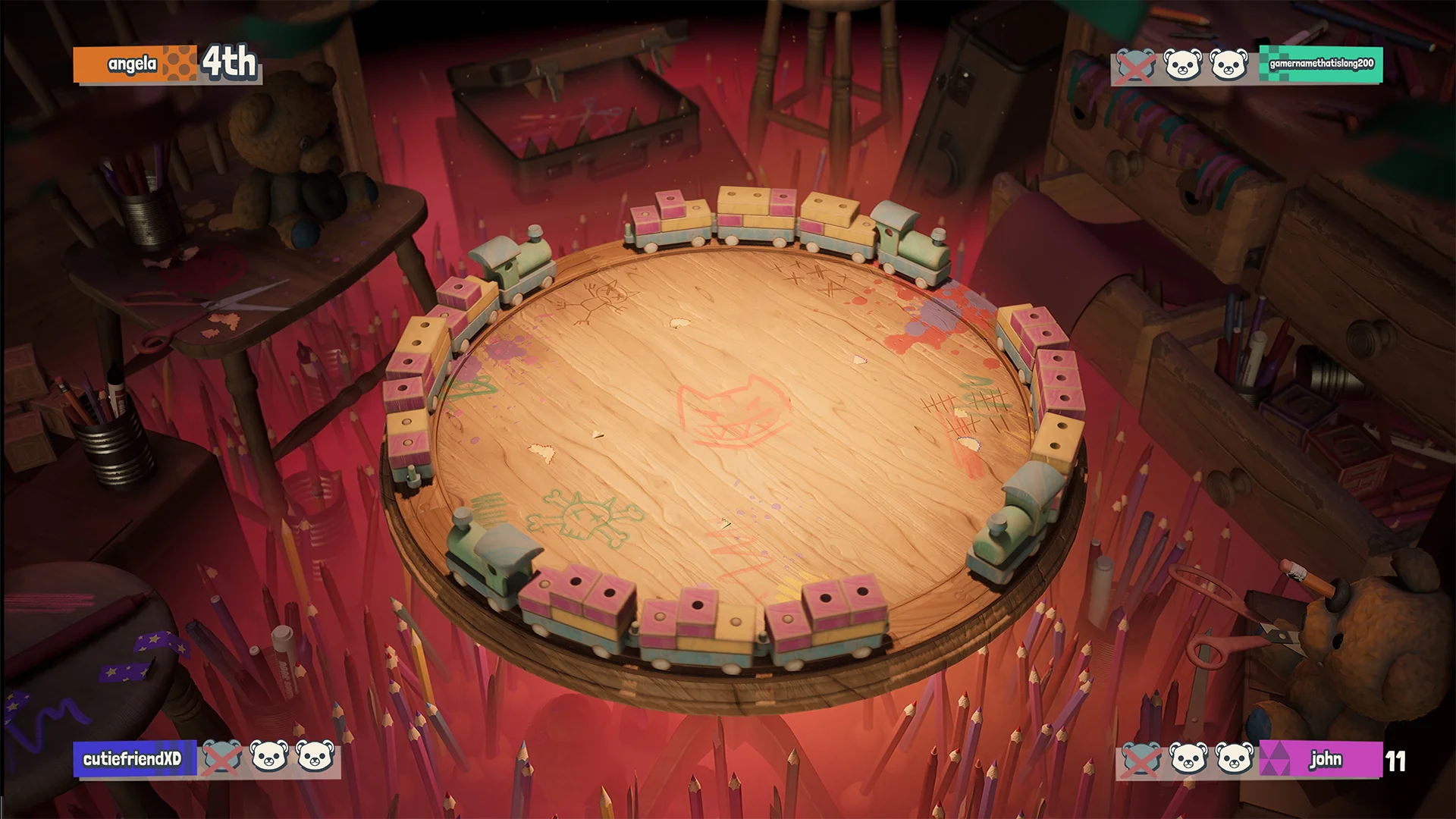Expand the purple cutiefriendXD name banner
Viewport: 1456px width, 819px height.
[133, 759]
